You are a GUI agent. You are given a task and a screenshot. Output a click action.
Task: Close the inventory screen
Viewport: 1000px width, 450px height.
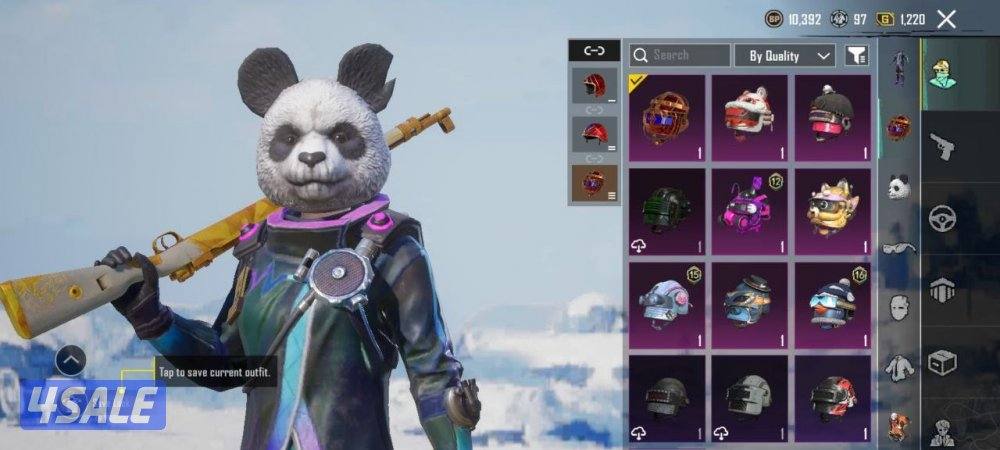click(x=946, y=19)
